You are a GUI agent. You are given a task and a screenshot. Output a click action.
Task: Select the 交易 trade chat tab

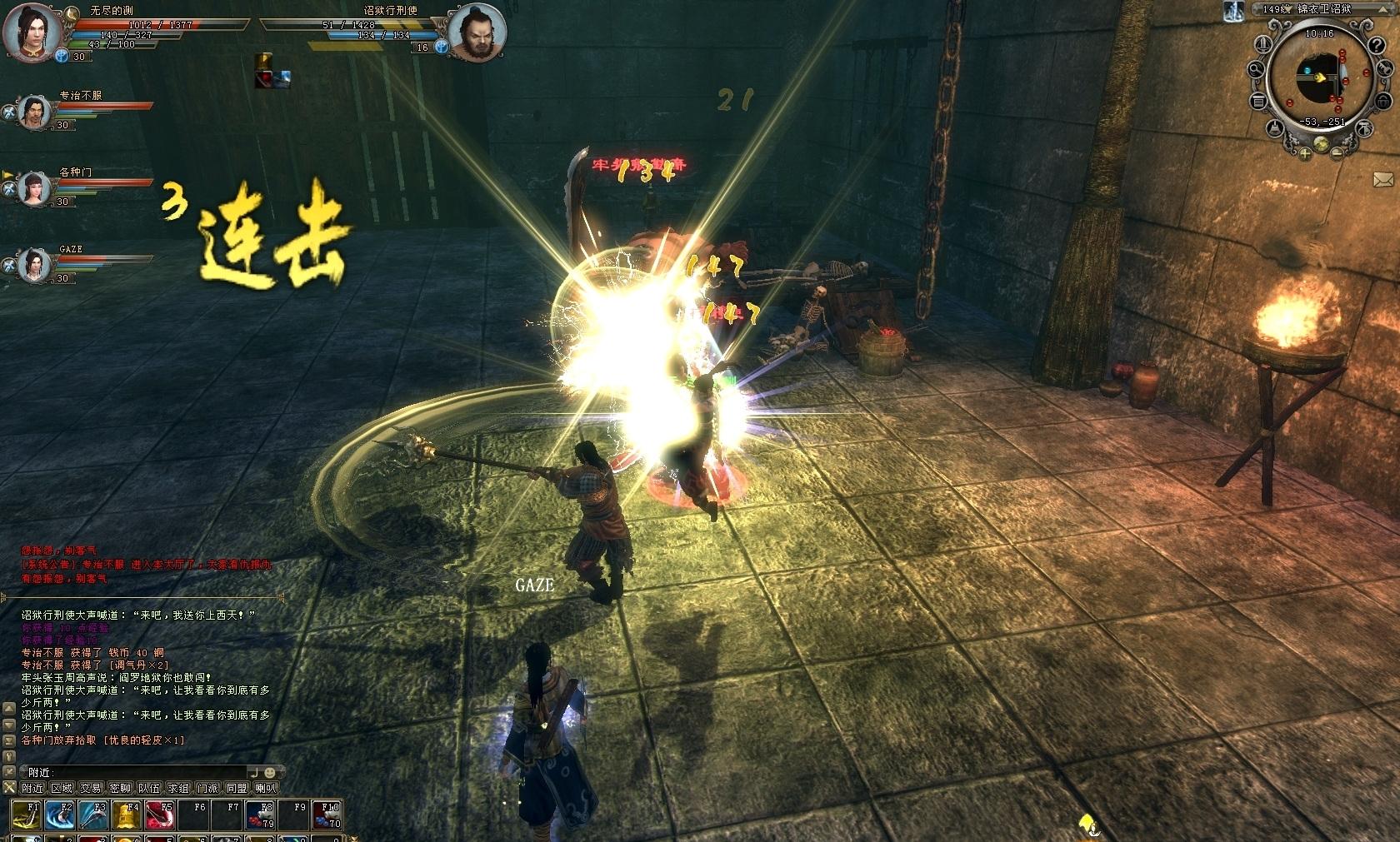[x=92, y=788]
